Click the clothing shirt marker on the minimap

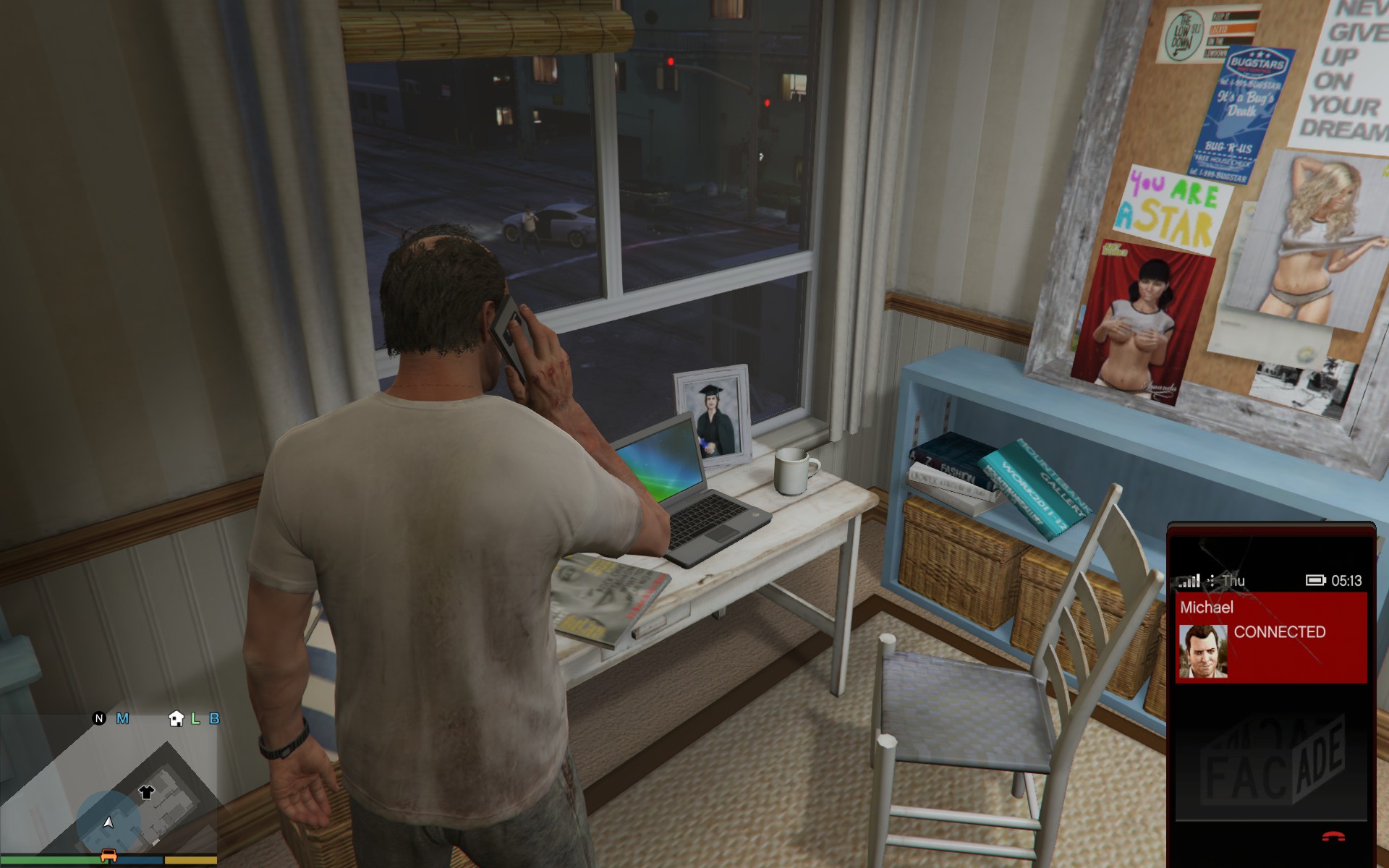[x=146, y=792]
